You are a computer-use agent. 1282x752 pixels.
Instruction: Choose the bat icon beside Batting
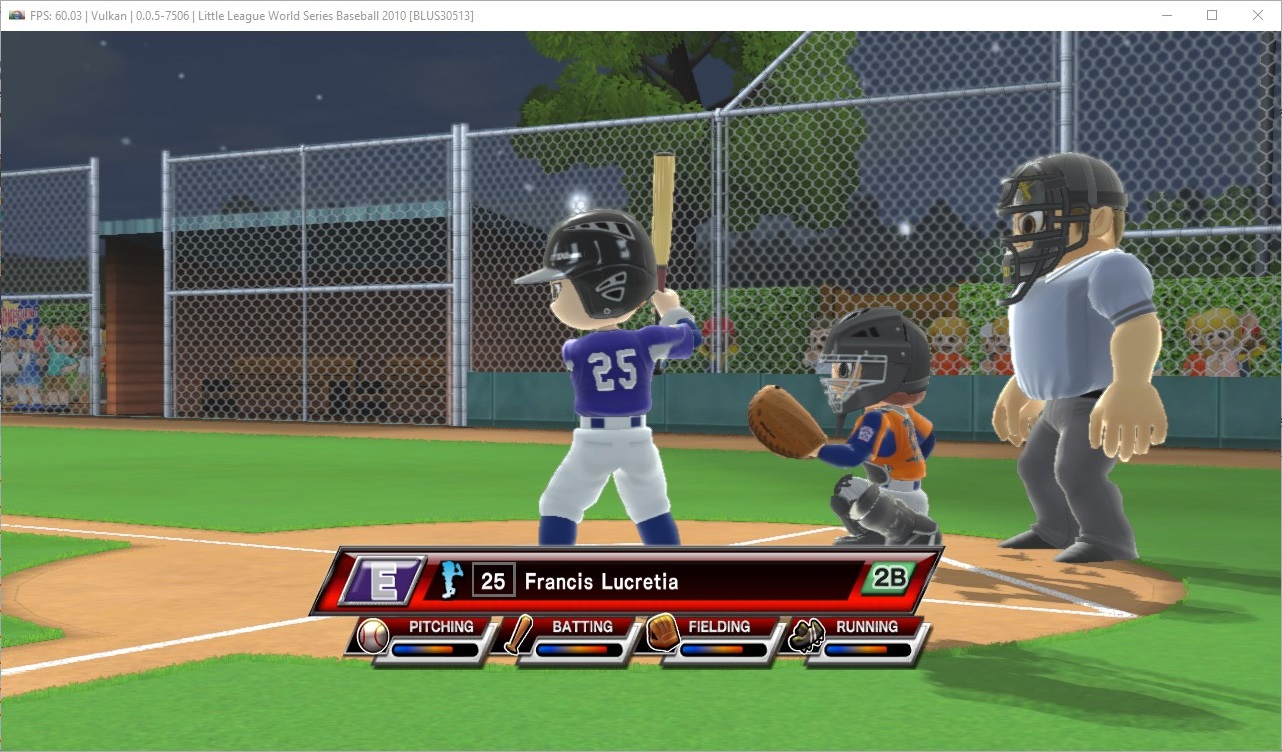[x=518, y=635]
